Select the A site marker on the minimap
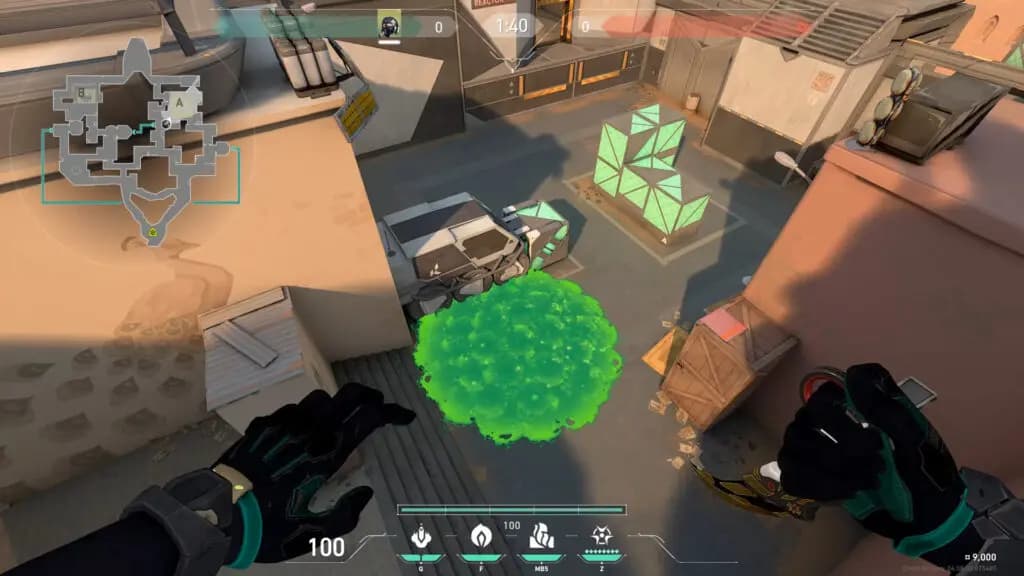Image resolution: width=1024 pixels, height=576 pixels. pos(181,101)
